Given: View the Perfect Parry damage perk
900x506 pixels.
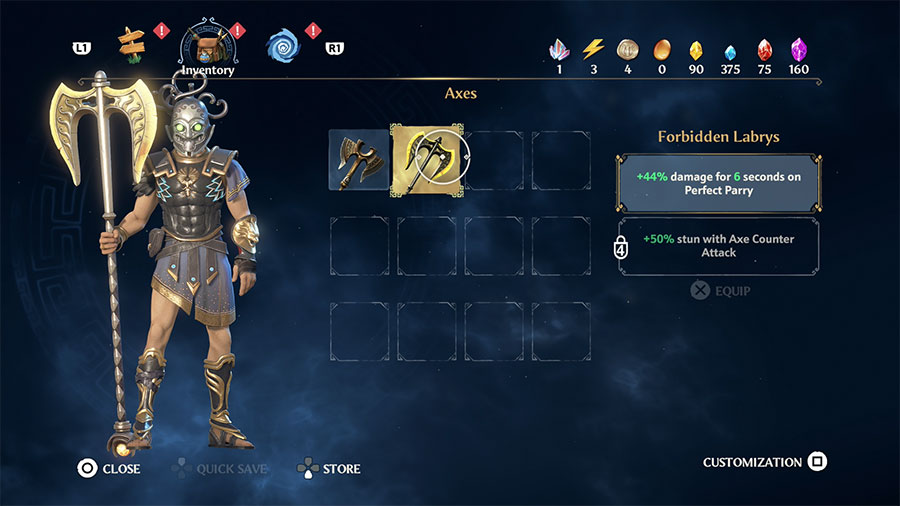Looking at the screenshot, I should point(720,182).
